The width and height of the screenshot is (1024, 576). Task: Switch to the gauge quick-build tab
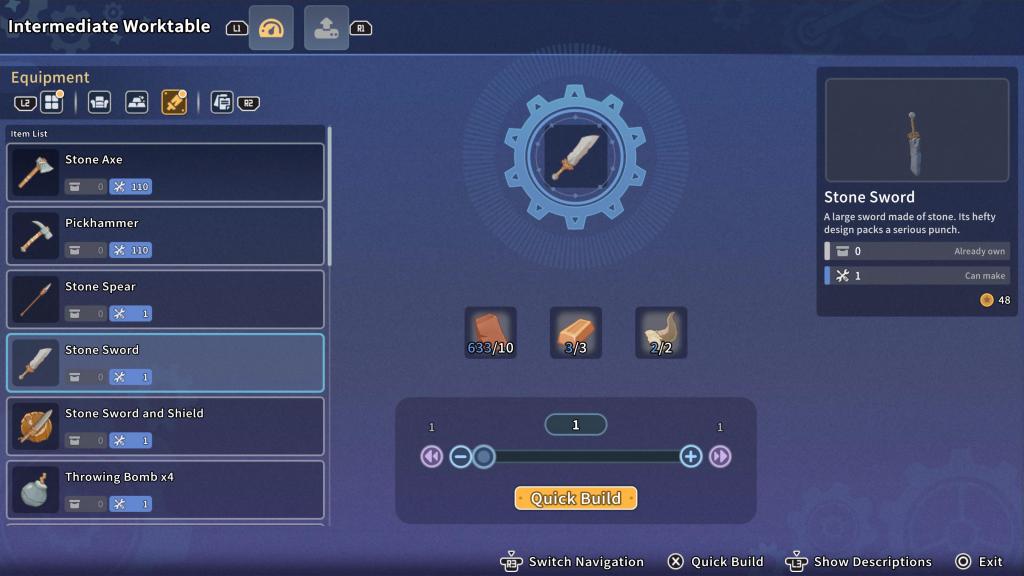[x=271, y=28]
